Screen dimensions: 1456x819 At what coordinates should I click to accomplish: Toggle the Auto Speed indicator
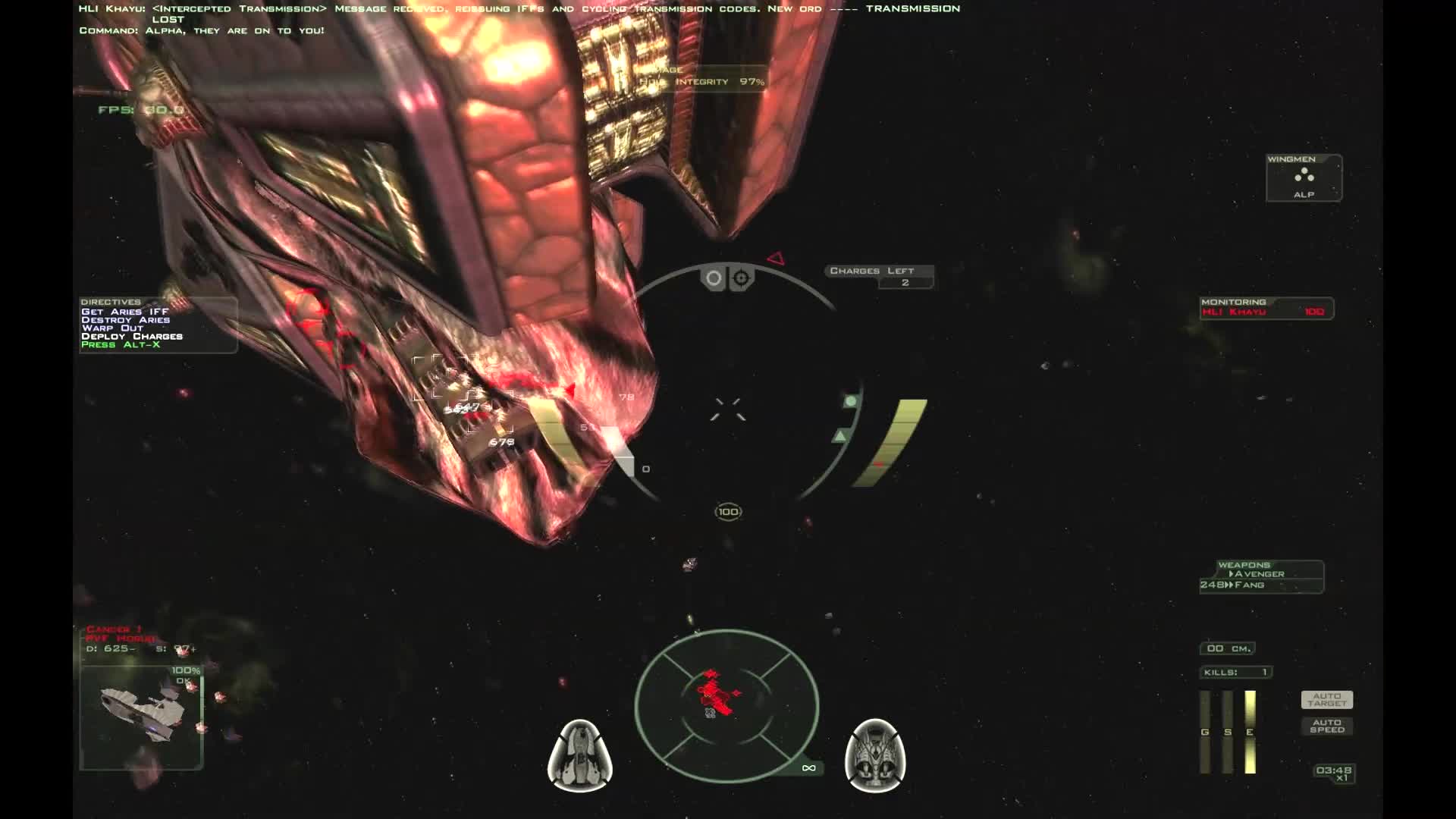coord(1326,726)
